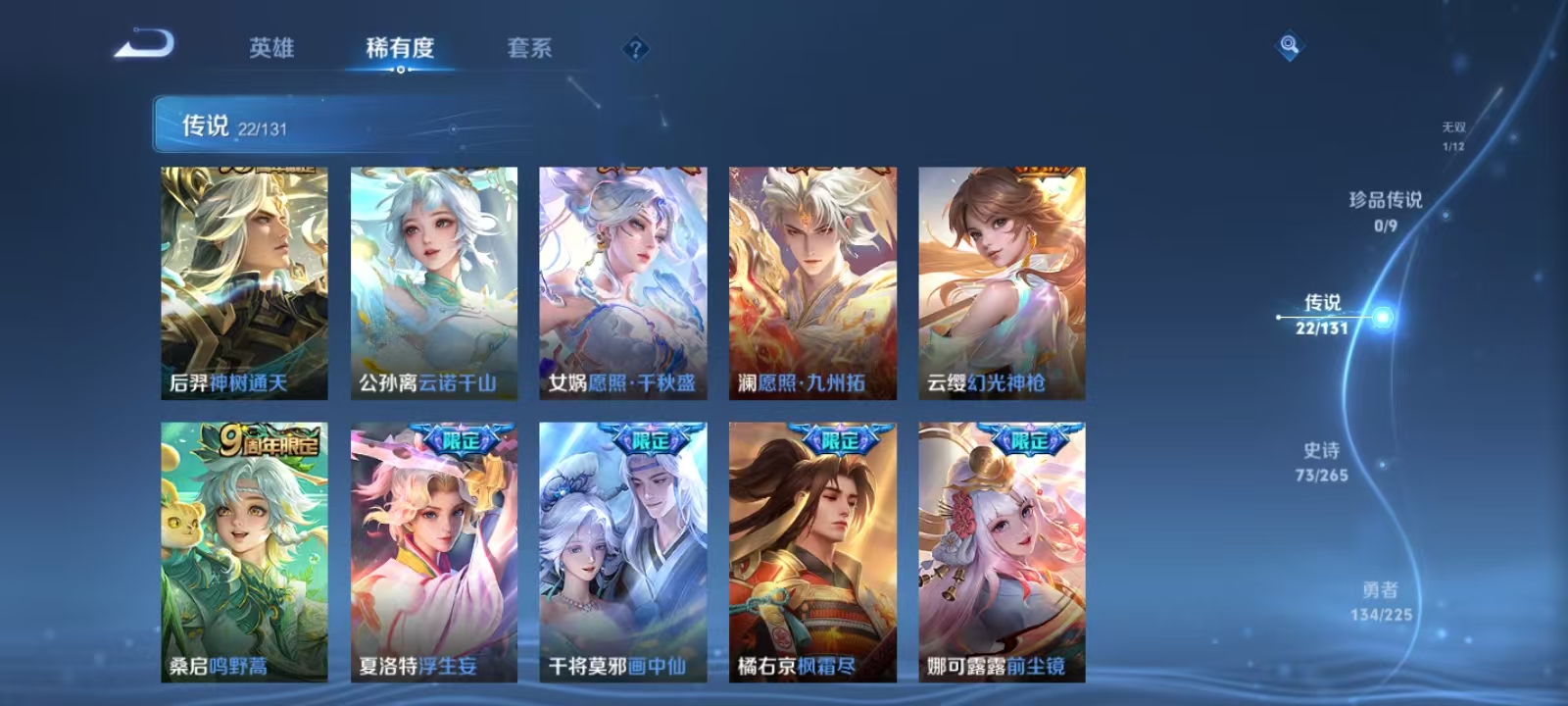Select the 珍品传说 rarity category
Screen dimensions: 1568x706
(1385, 210)
